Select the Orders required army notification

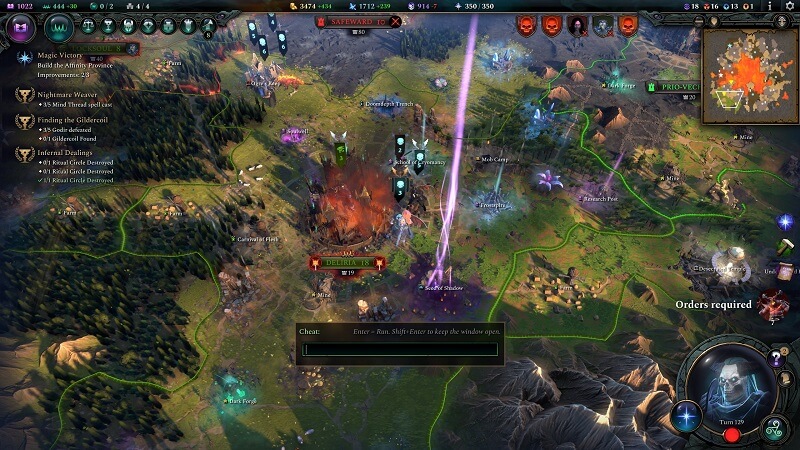point(771,304)
